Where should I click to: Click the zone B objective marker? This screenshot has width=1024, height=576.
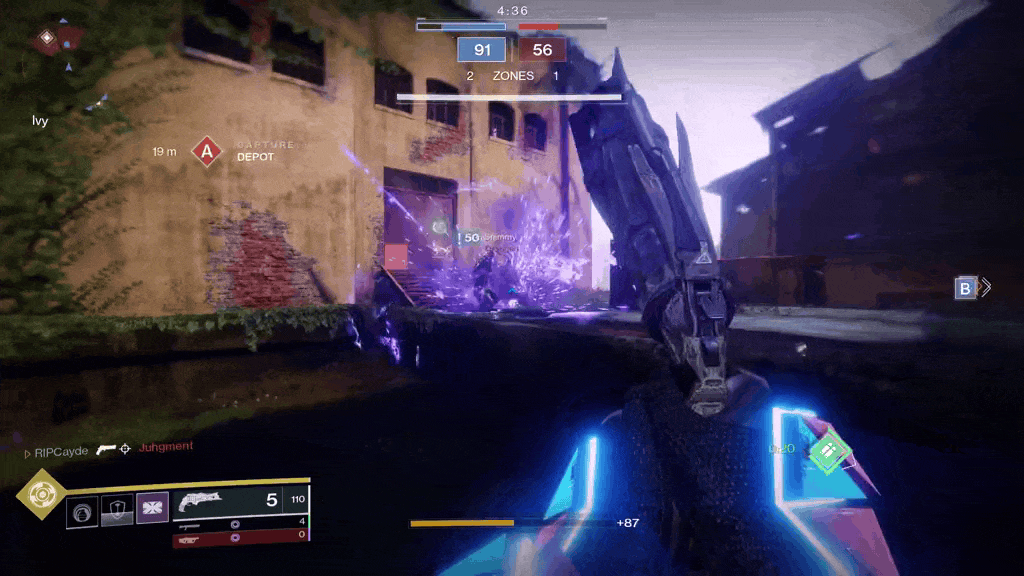965,288
